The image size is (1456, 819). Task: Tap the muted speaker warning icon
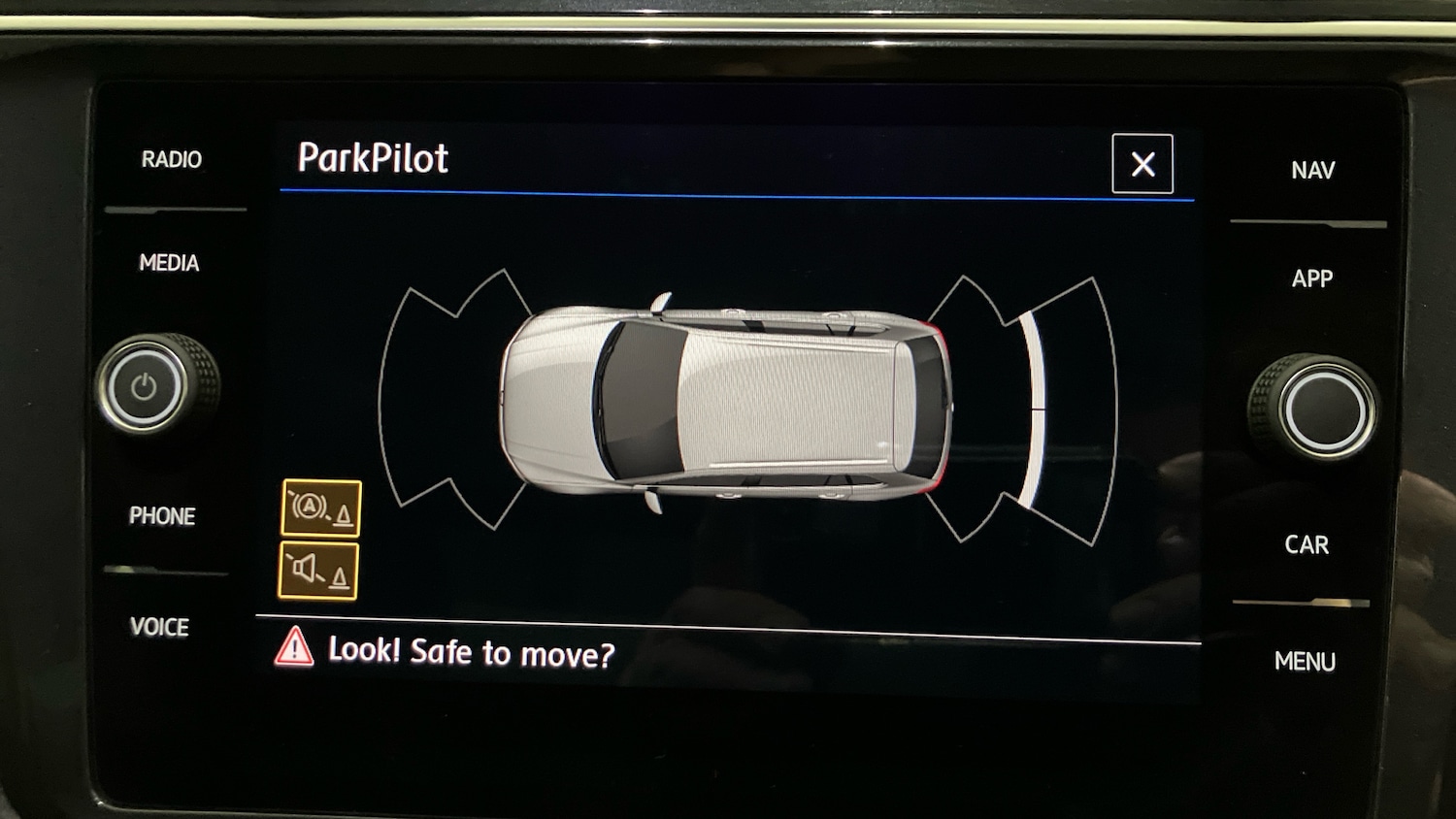(x=319, y=571)
